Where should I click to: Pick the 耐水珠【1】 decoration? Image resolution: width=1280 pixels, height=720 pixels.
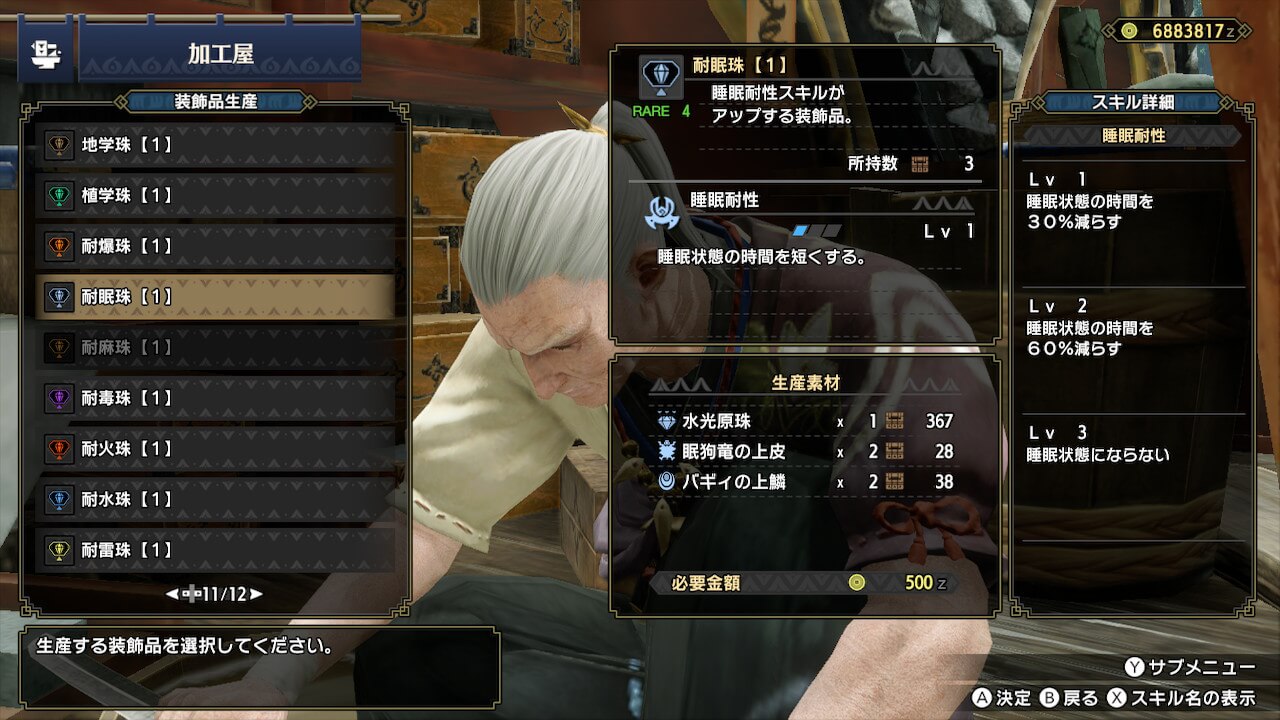point(215,499)
